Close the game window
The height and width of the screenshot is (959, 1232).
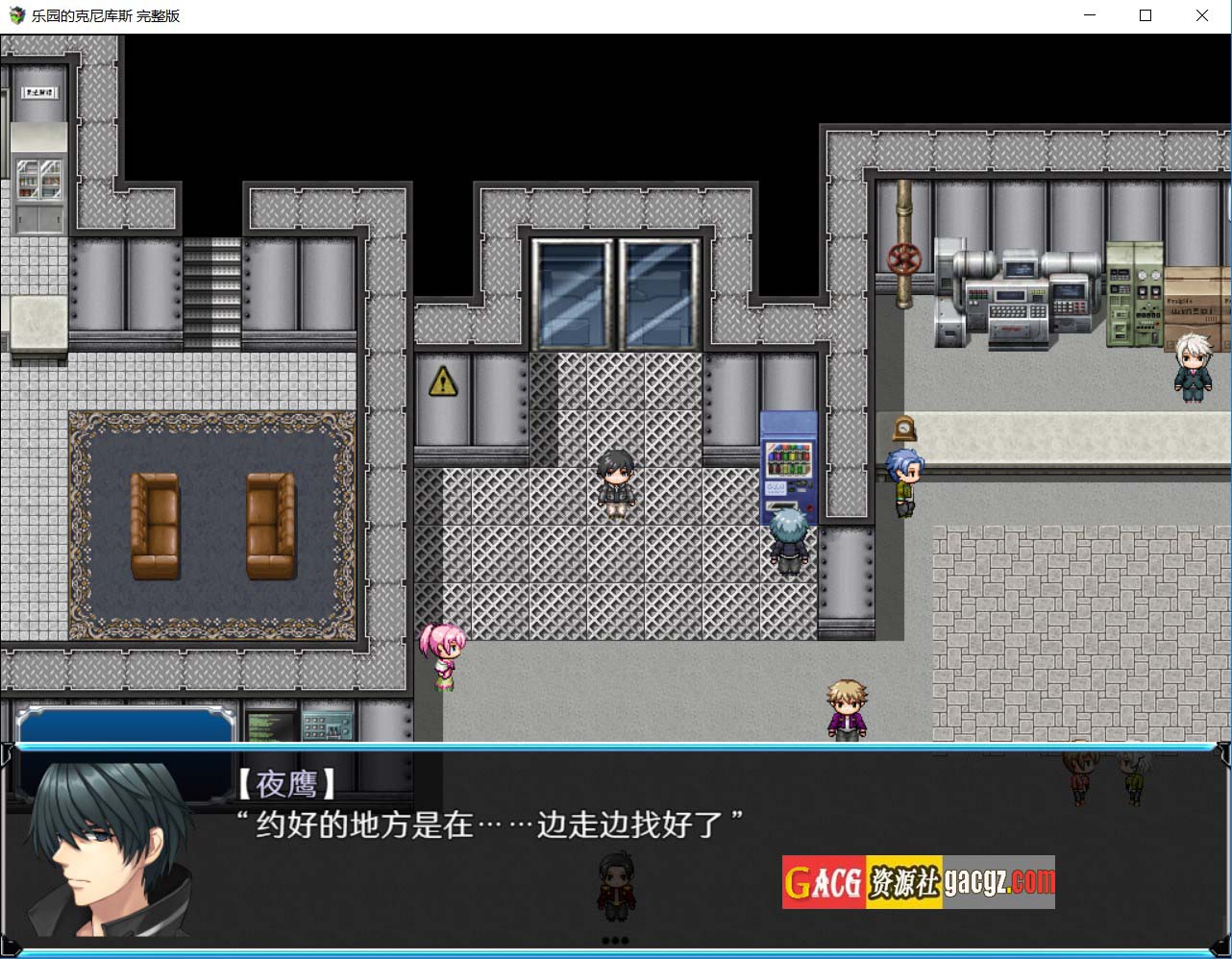tap(1201, 15)
